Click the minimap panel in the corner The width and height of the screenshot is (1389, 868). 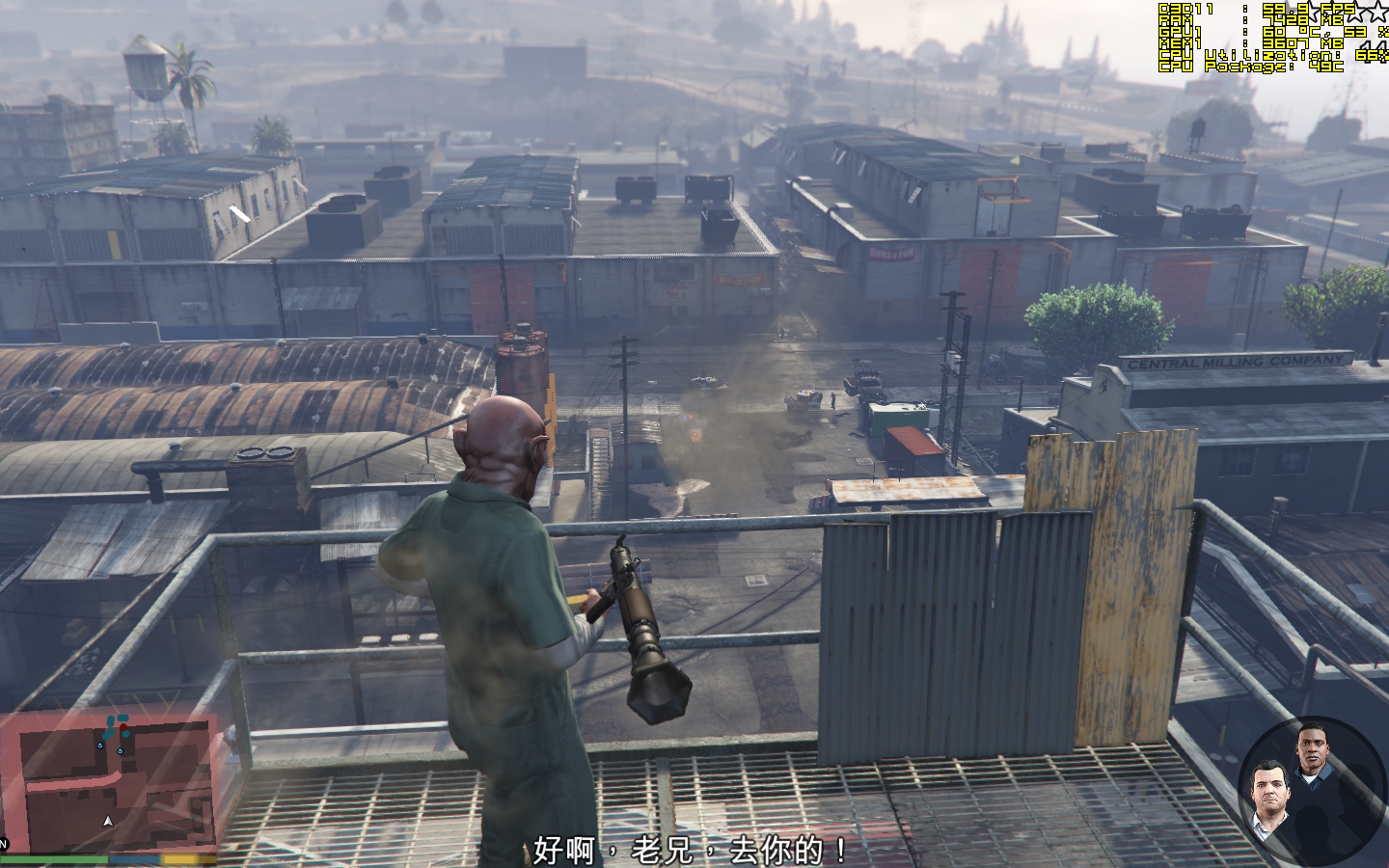(106, 781)
